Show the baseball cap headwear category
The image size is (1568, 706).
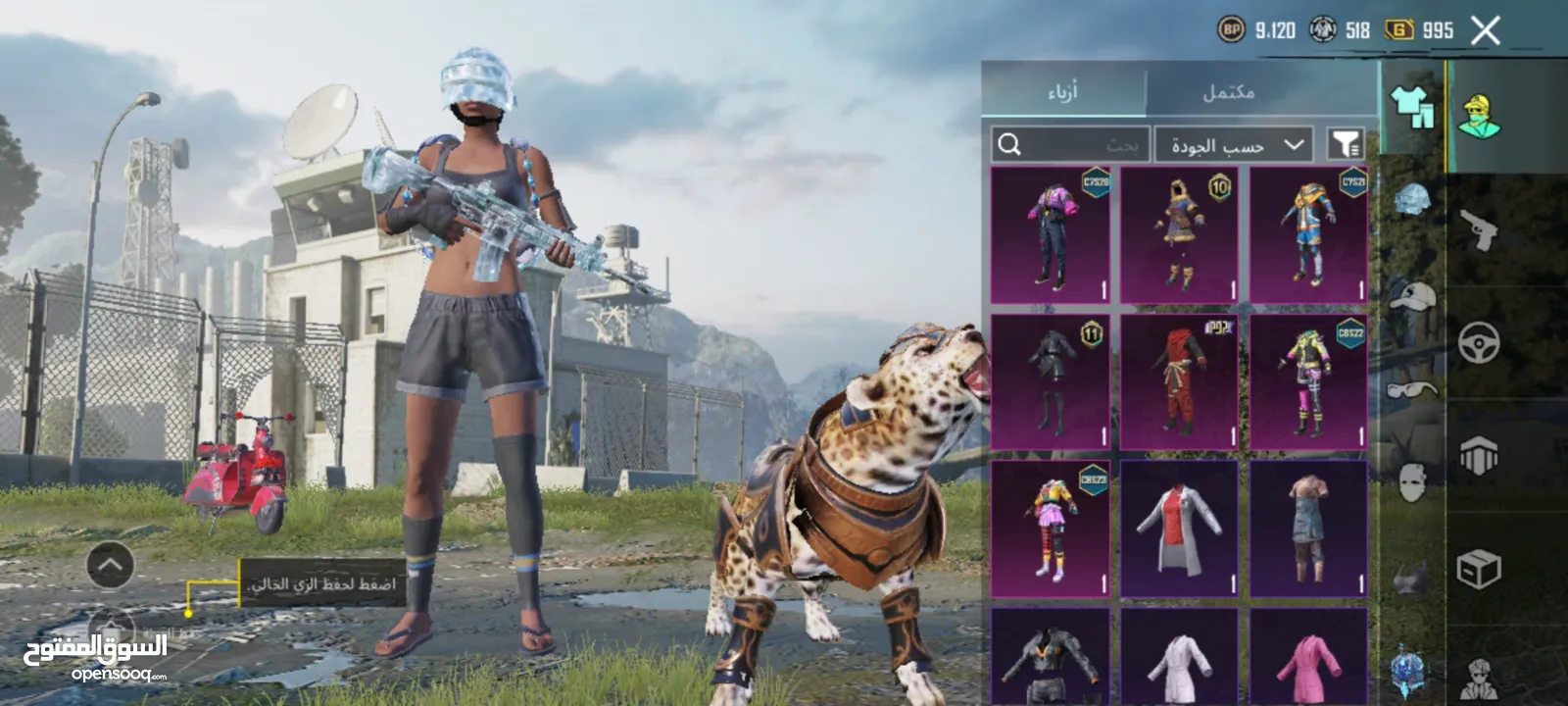(1411, 295)
